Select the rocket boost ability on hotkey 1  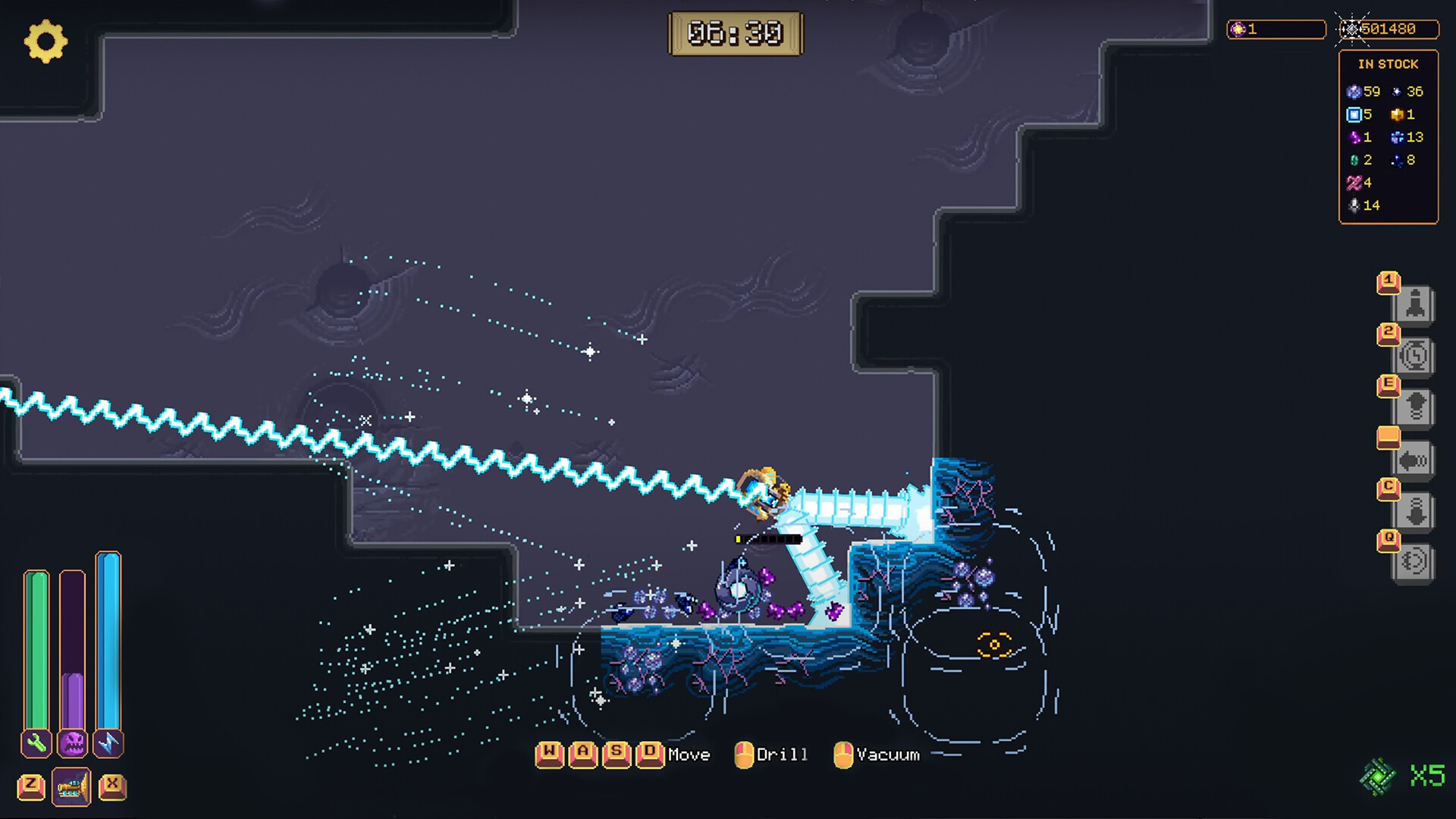(x=1415, y=303)
